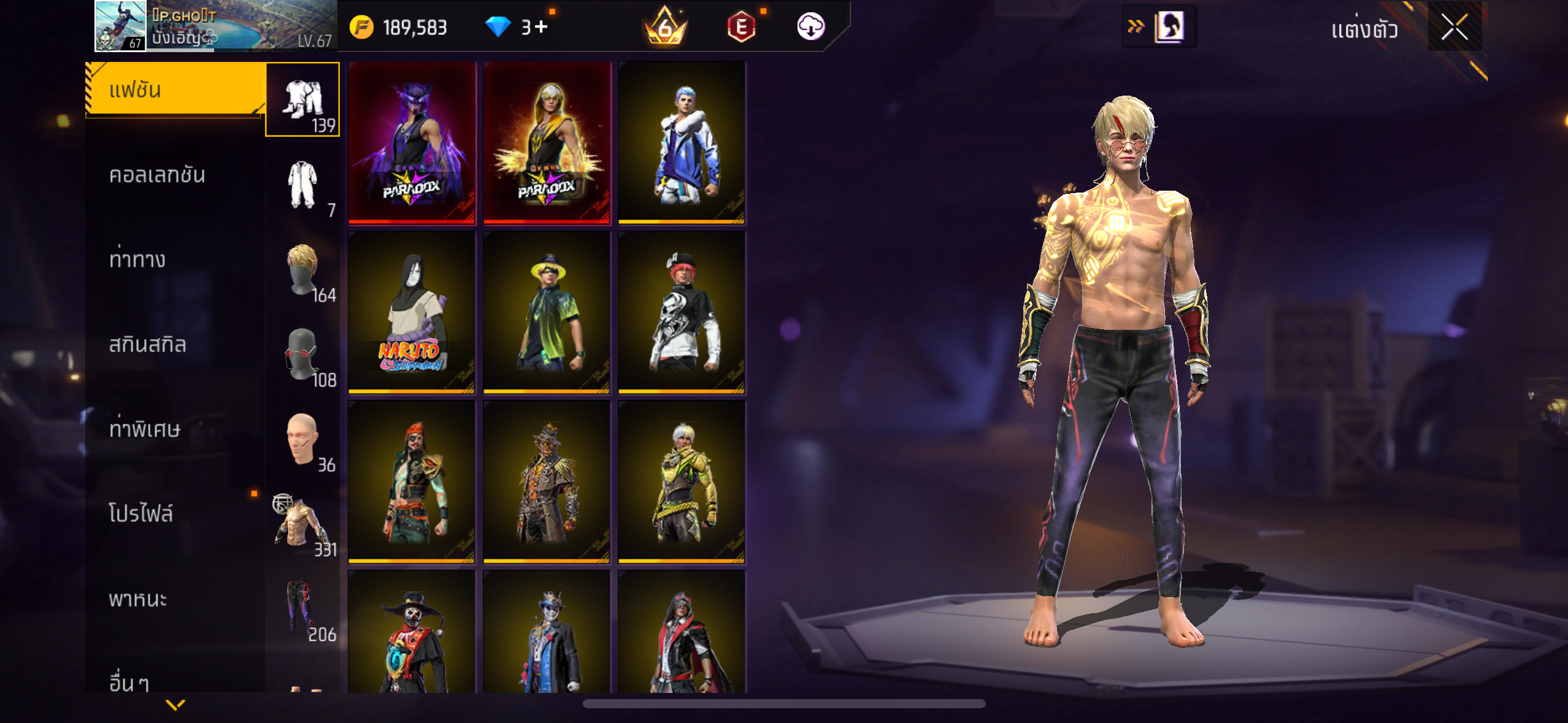1568x723 pixels.
Task: Open the พาหนะ vehicles menu
Action: point(138,599)
